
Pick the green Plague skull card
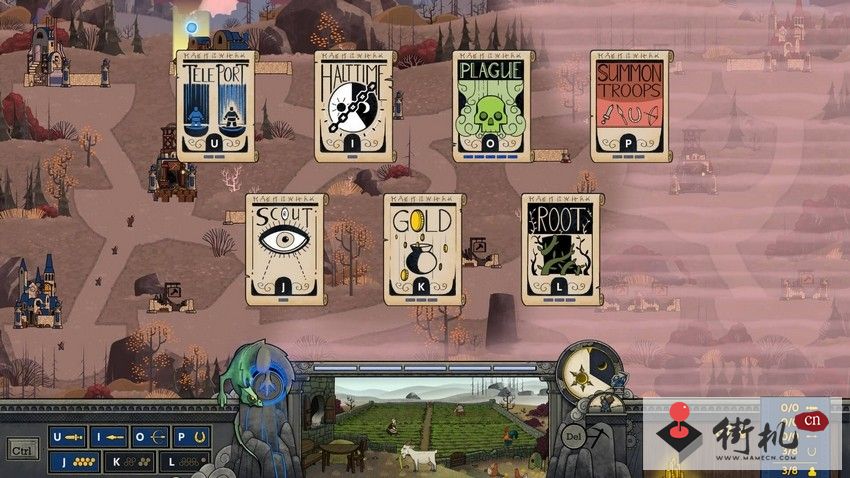[x=493, y=106]
